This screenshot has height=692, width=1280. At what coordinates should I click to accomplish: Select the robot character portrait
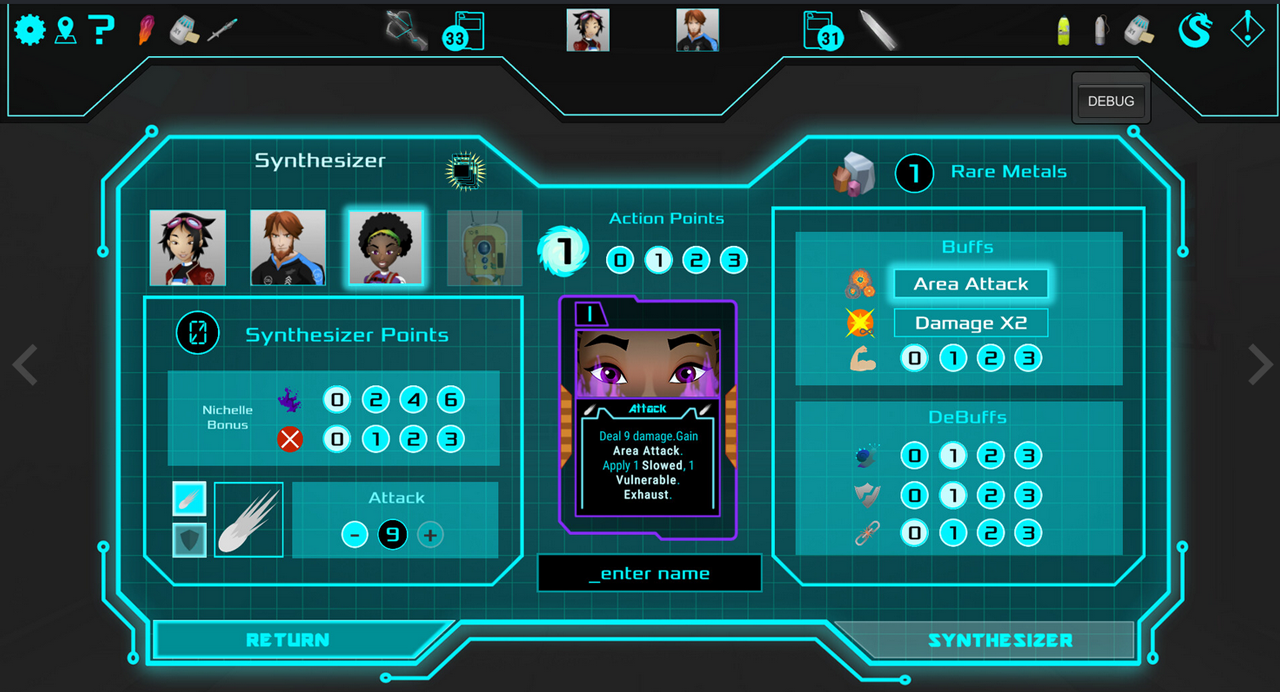(x=484, y=247)
